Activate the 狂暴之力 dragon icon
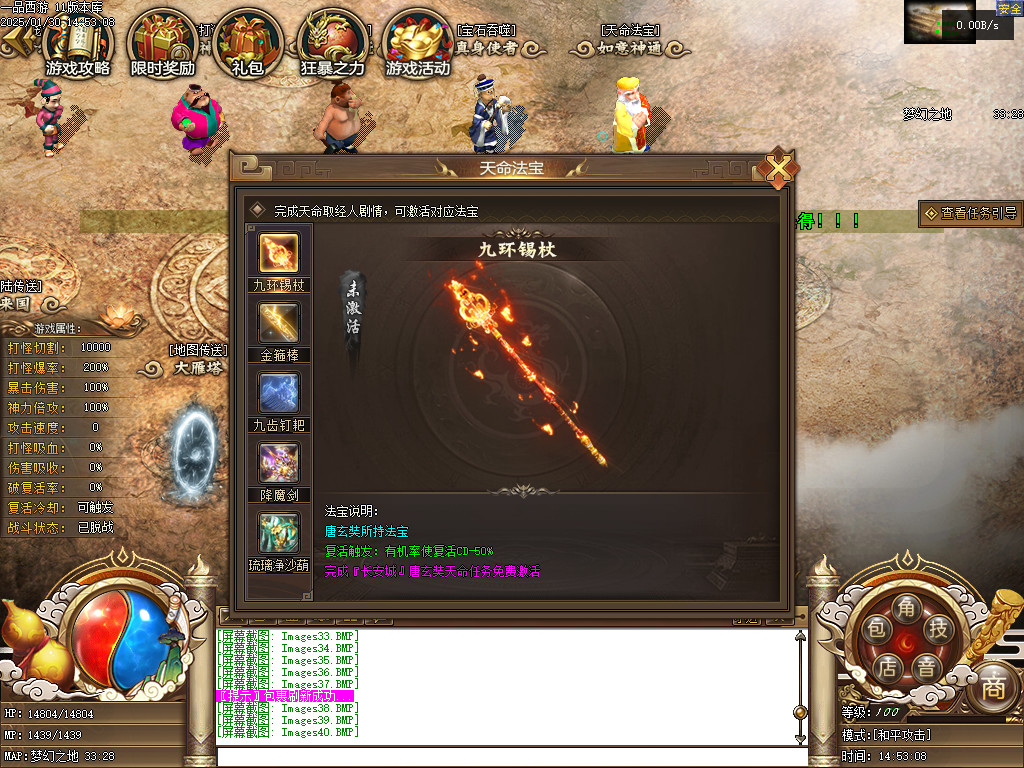 (333, 45)
